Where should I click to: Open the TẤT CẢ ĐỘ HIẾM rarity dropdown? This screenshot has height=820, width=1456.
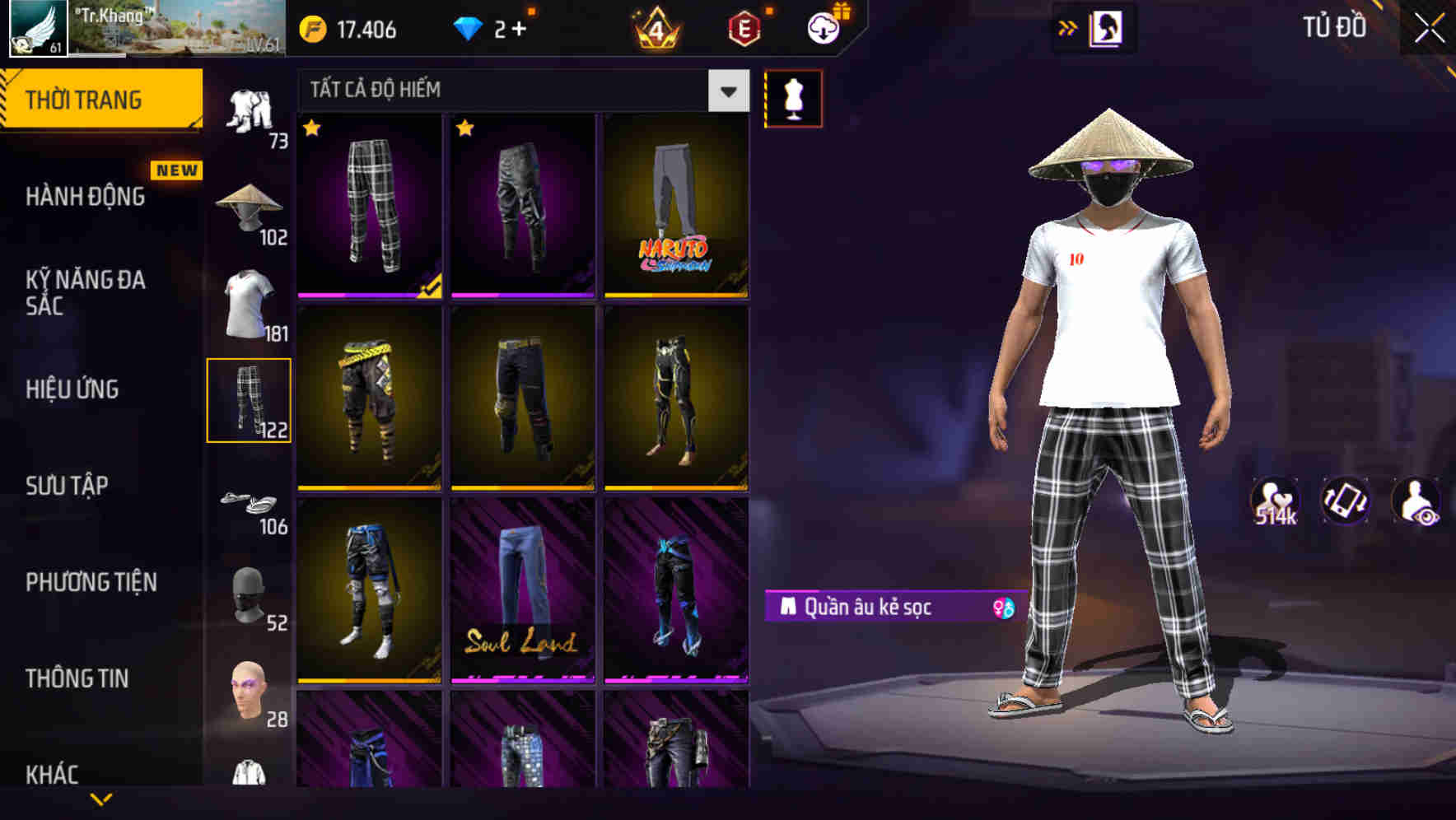(x=519, y=89)
